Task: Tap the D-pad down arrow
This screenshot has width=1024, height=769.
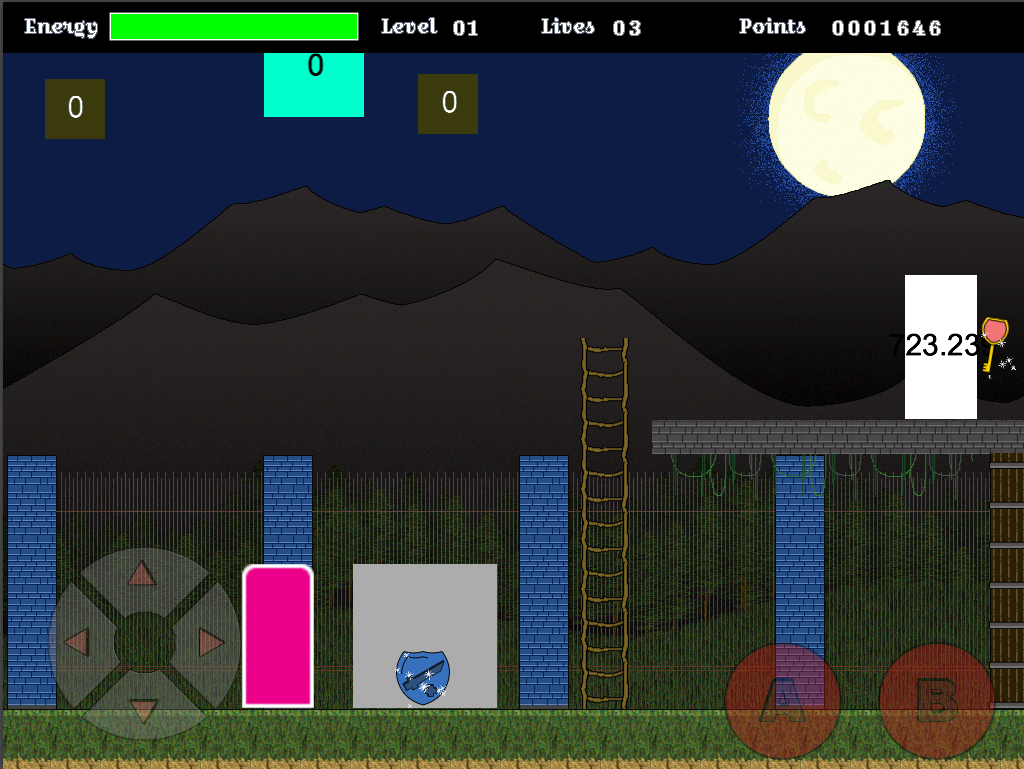Action: click(143, 710)
